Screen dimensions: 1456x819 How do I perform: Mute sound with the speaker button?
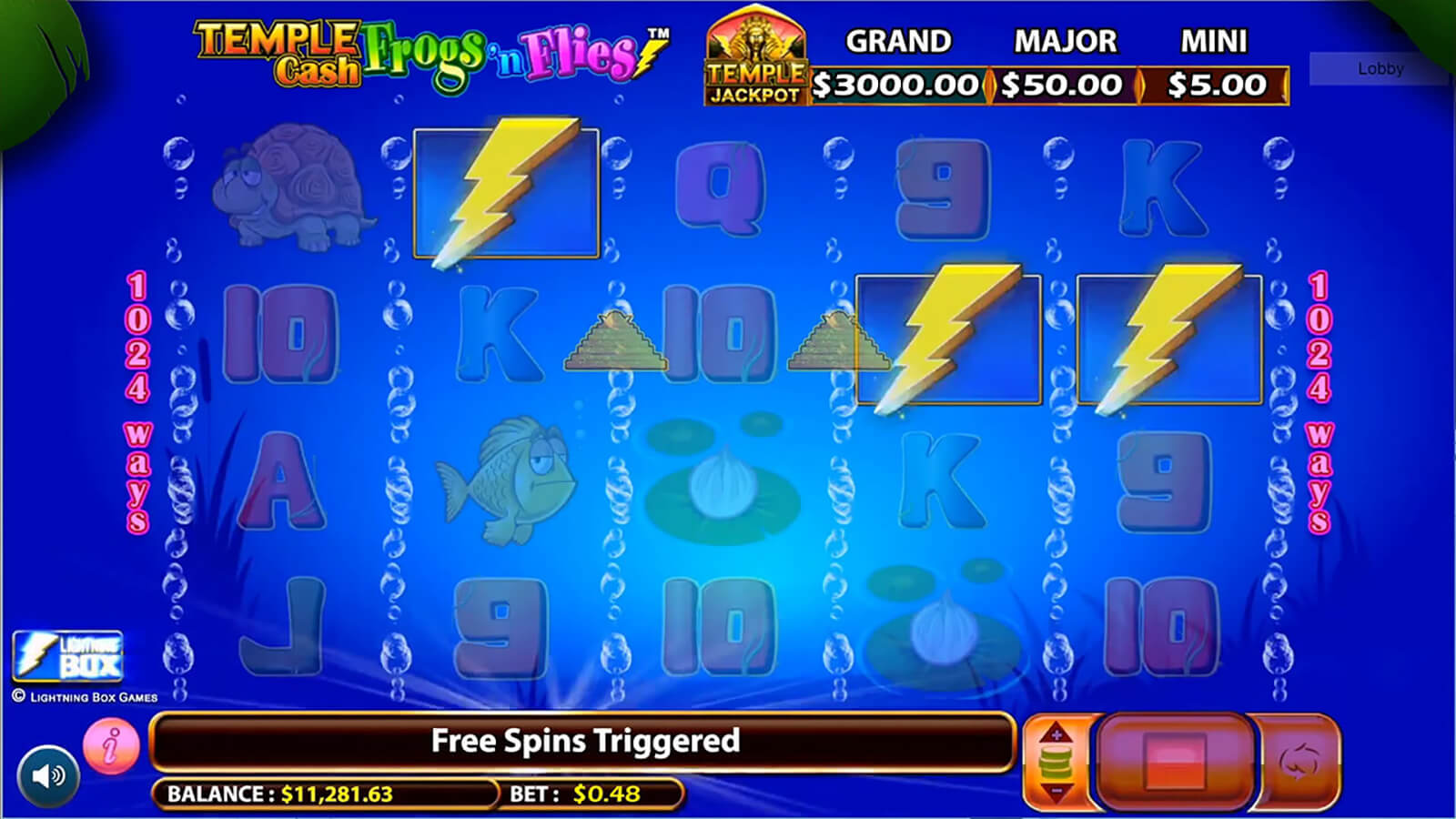point(48,775)
